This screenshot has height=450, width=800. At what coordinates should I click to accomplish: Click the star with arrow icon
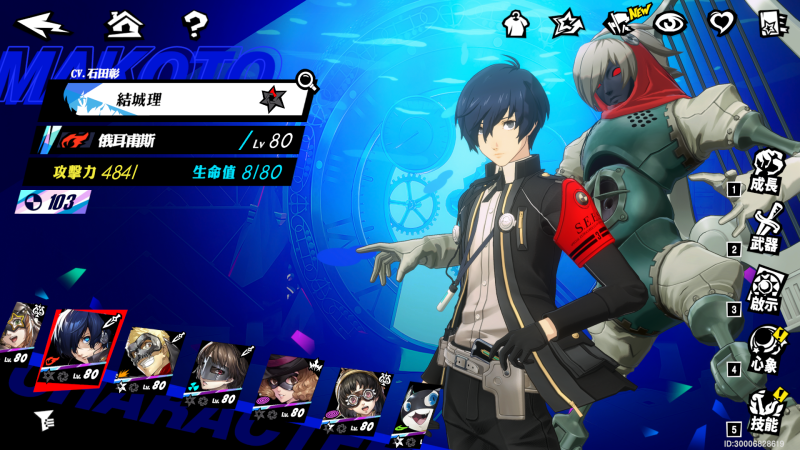[566, 24]
